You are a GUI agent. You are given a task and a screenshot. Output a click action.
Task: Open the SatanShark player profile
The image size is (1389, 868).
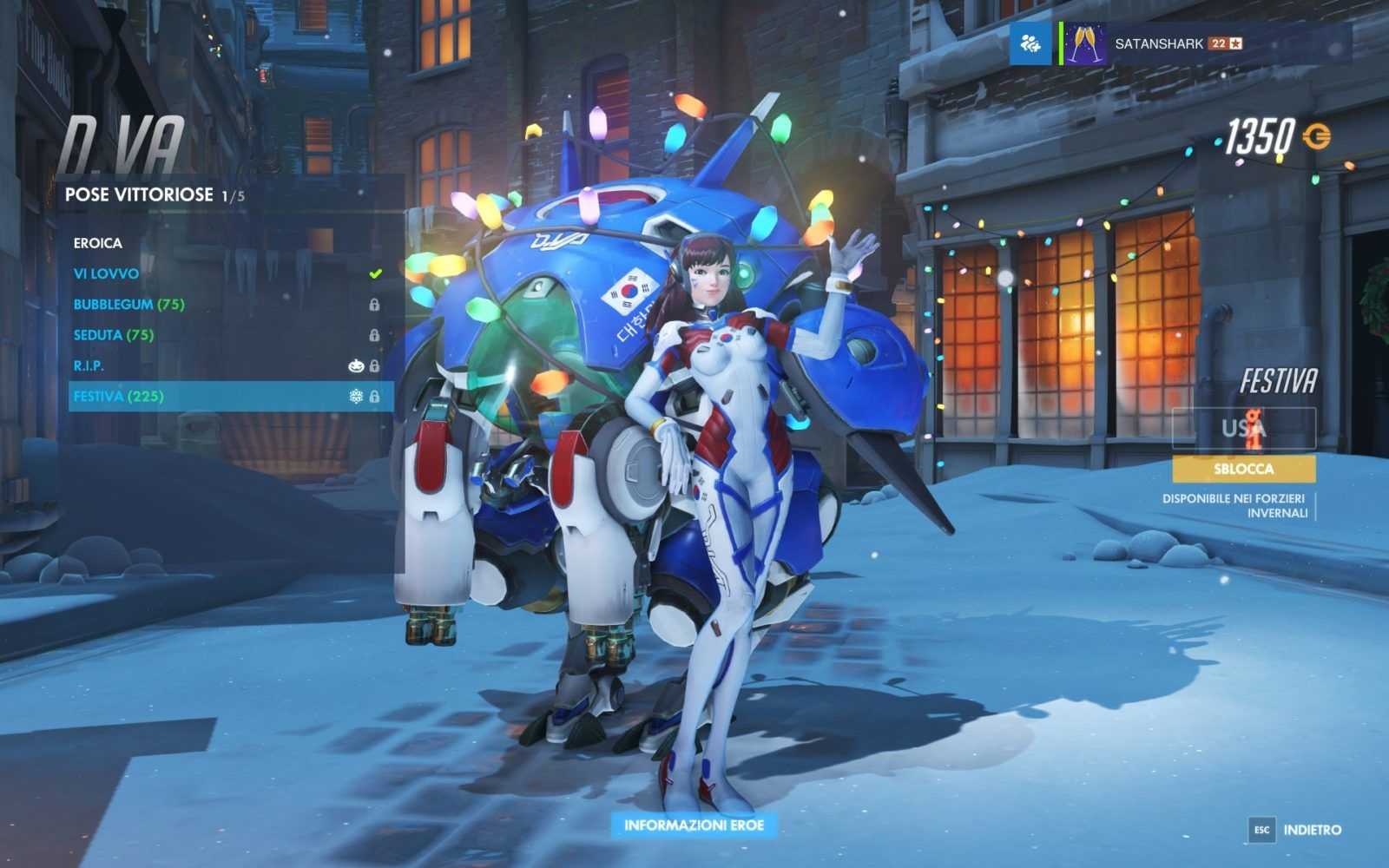pyautogui.click(x=1158, y=43)
